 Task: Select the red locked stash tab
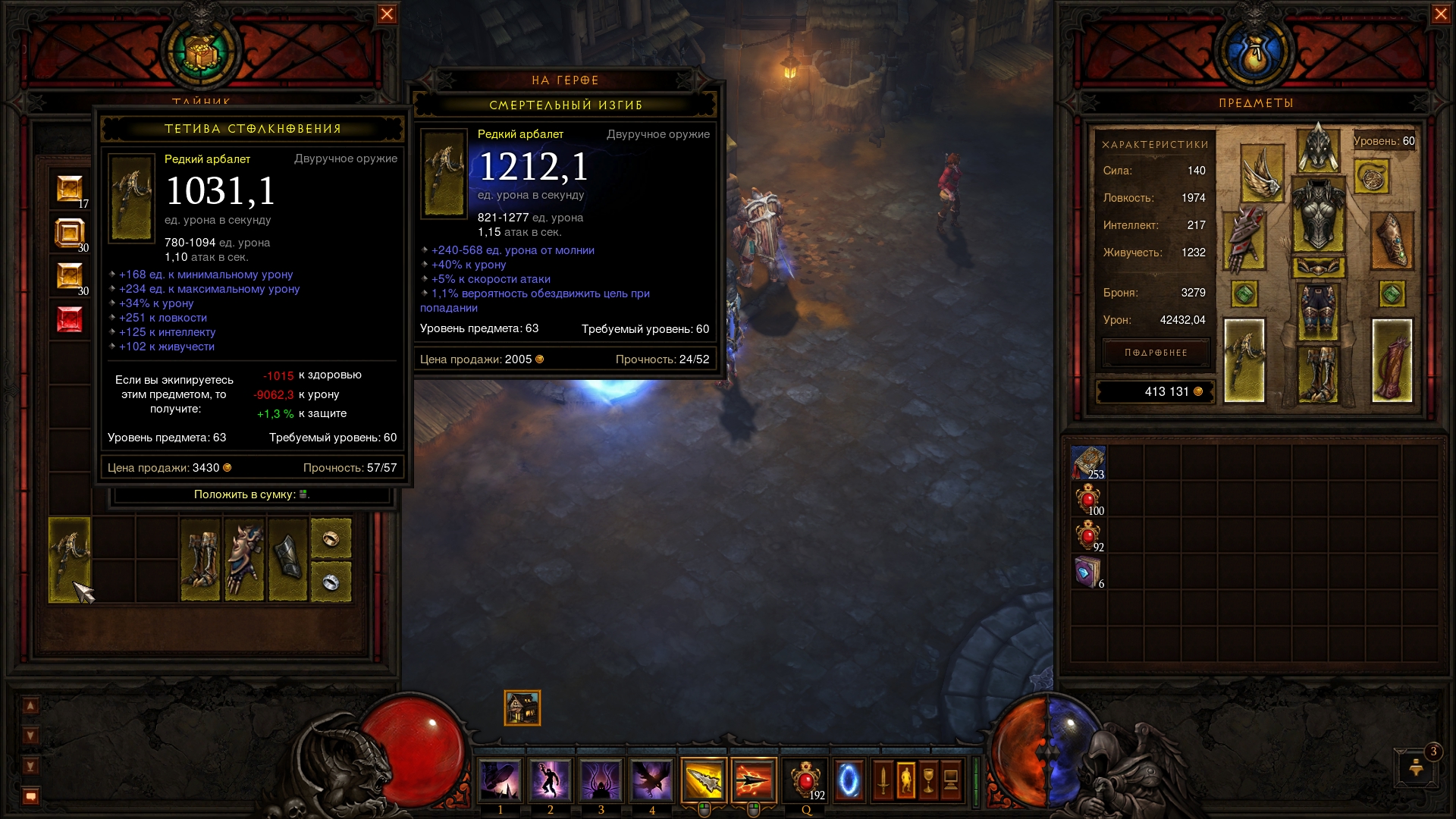click(69, 319)
